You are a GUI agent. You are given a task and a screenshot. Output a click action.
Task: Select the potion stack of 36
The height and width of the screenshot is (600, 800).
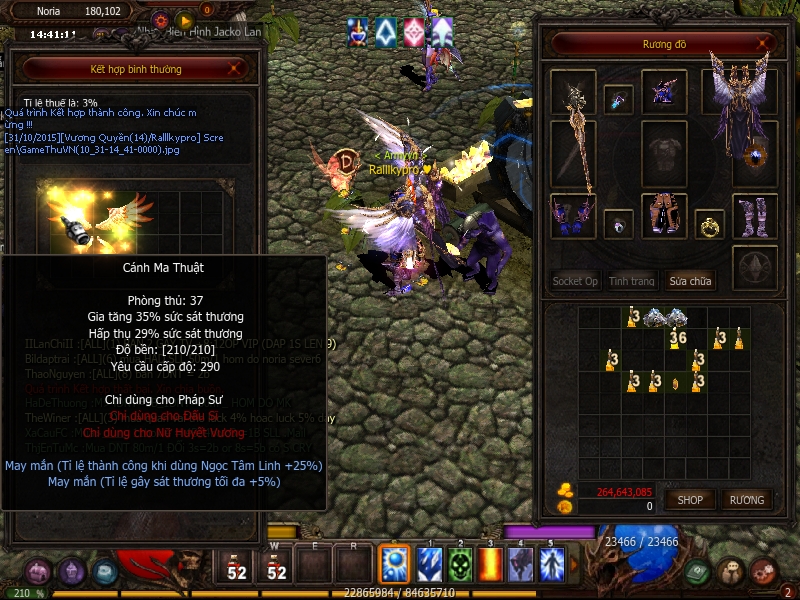(679, 337)
